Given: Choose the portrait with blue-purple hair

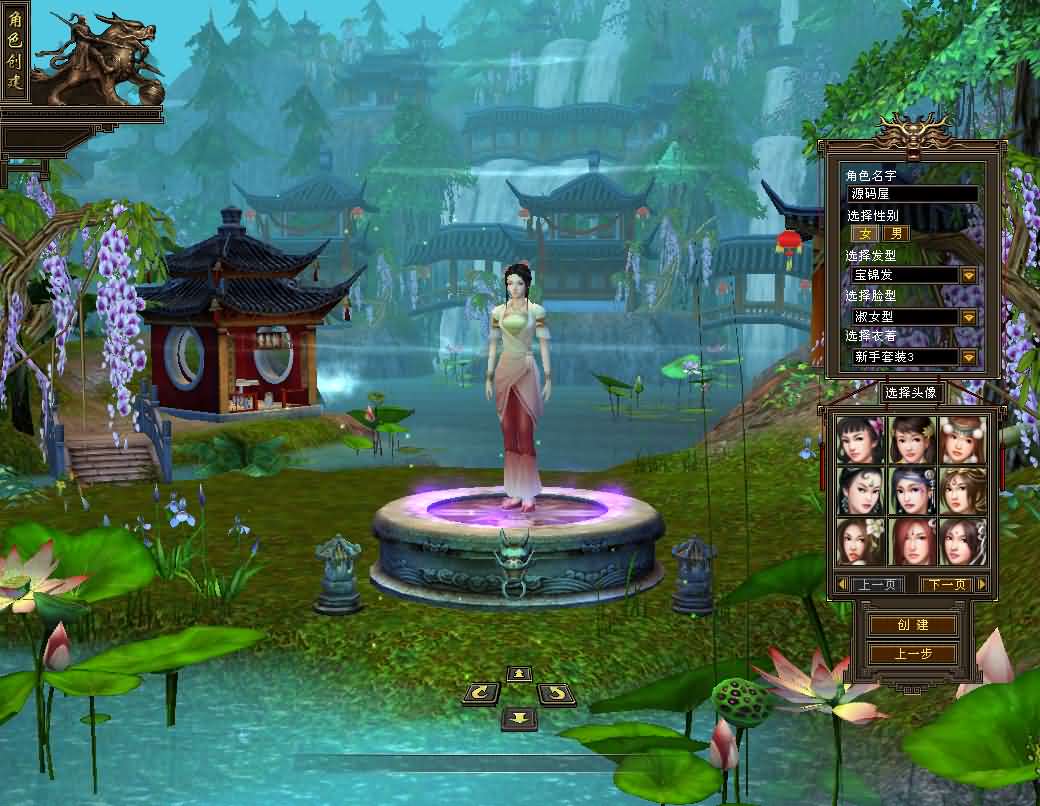Looking at the screenshot, I should (x=912, y=491).
